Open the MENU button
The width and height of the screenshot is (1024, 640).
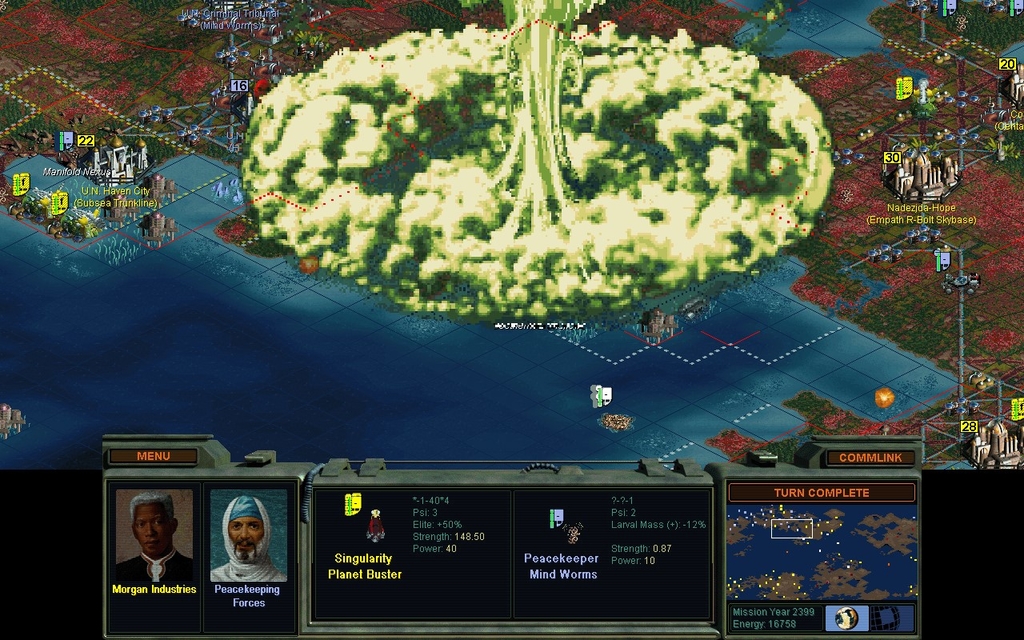[x=153, y=456]
